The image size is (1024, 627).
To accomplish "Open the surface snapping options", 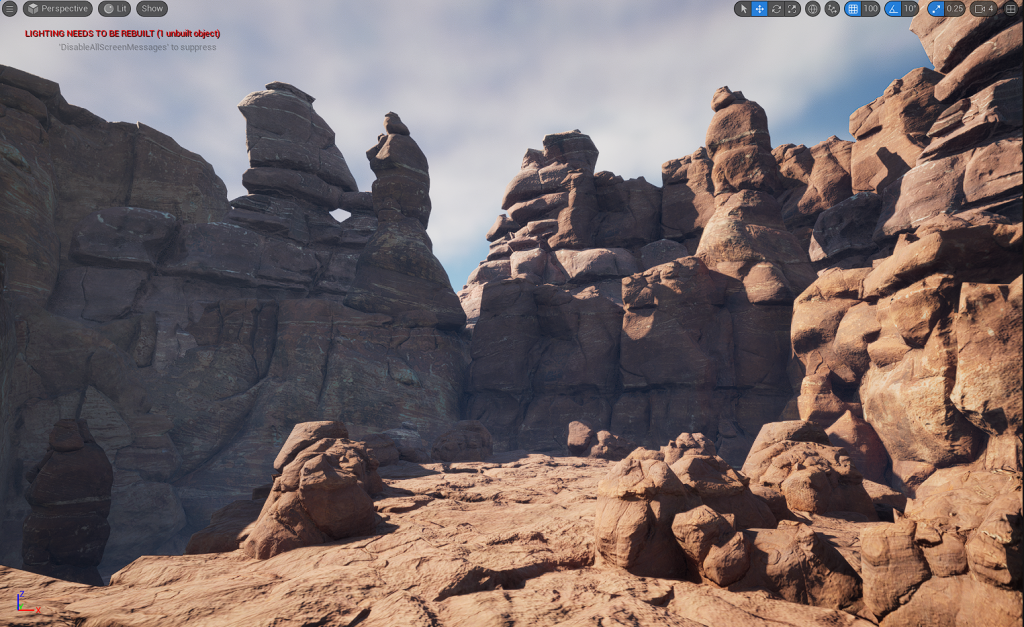I will pos(831,9).
